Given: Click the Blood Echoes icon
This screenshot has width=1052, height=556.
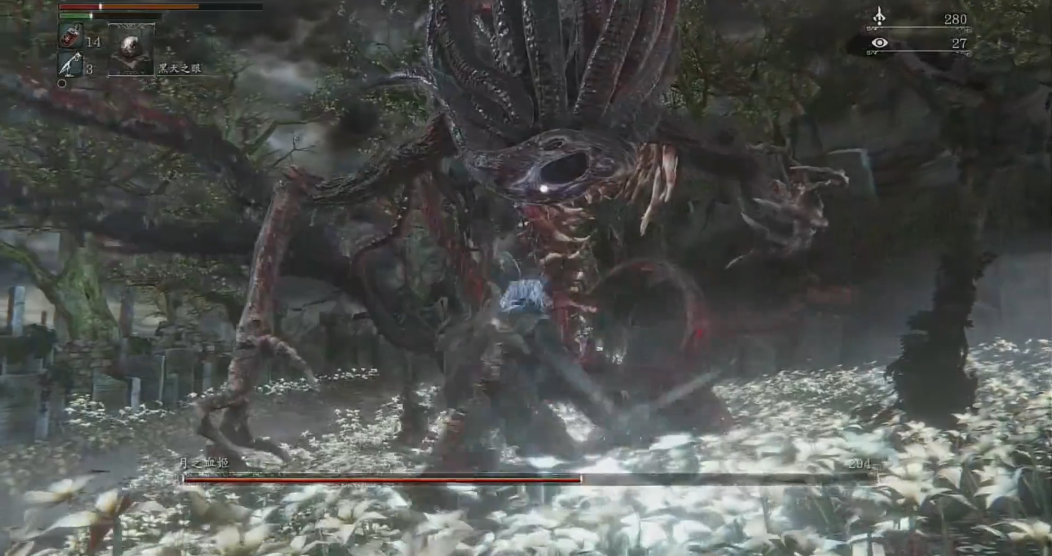Looking at the screenshot, I should click(x=879, y=17).
